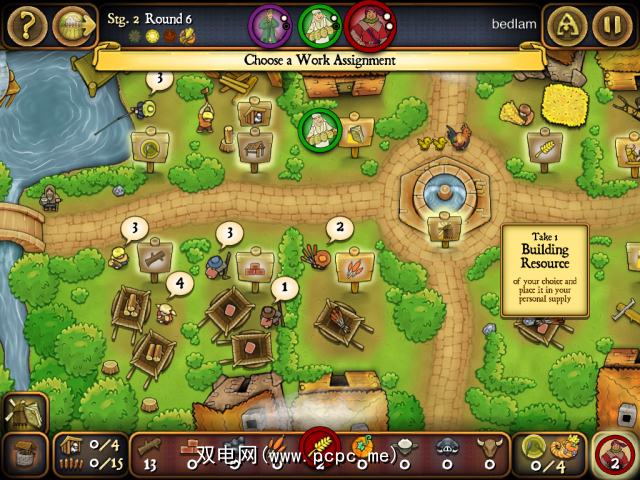
Task: Open the fences and stables counter panel
Action: tap(90, 455)
